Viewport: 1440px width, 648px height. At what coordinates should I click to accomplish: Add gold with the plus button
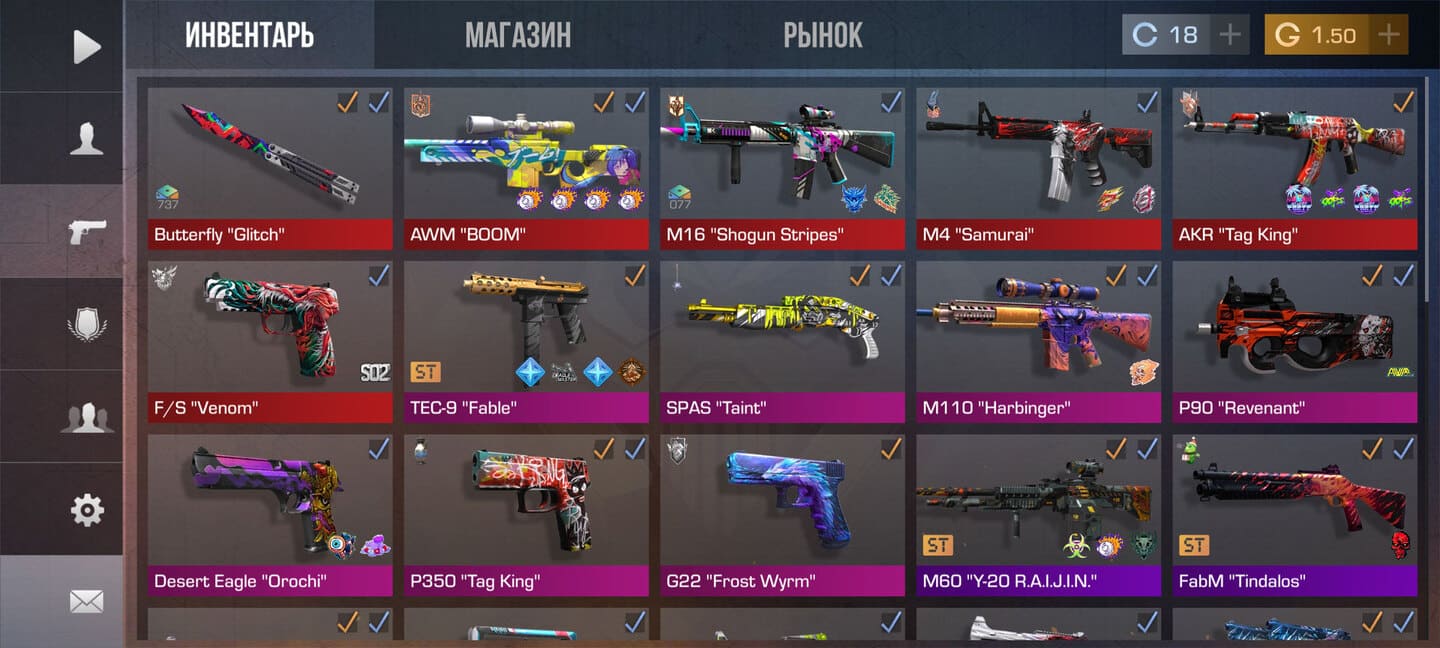1388,35
